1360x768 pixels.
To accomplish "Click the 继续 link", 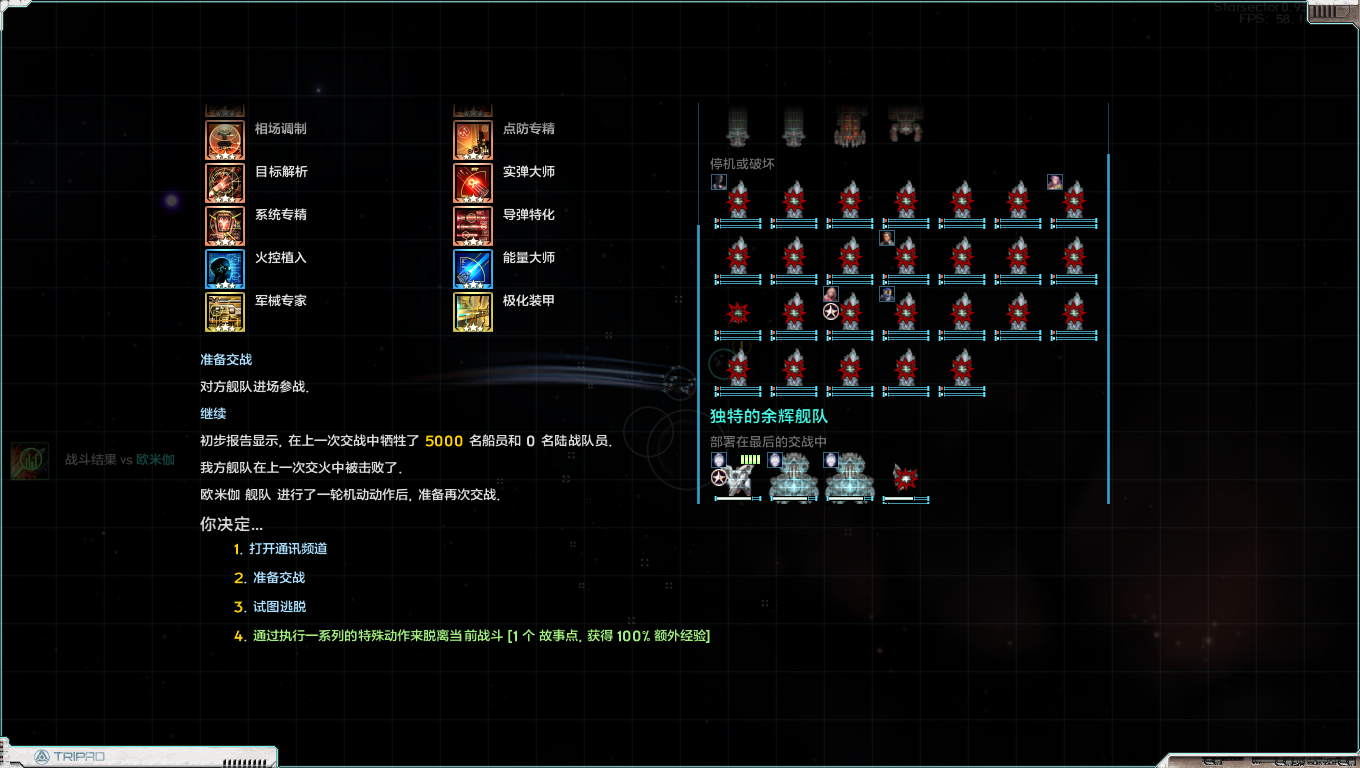I will coord(211,414).
